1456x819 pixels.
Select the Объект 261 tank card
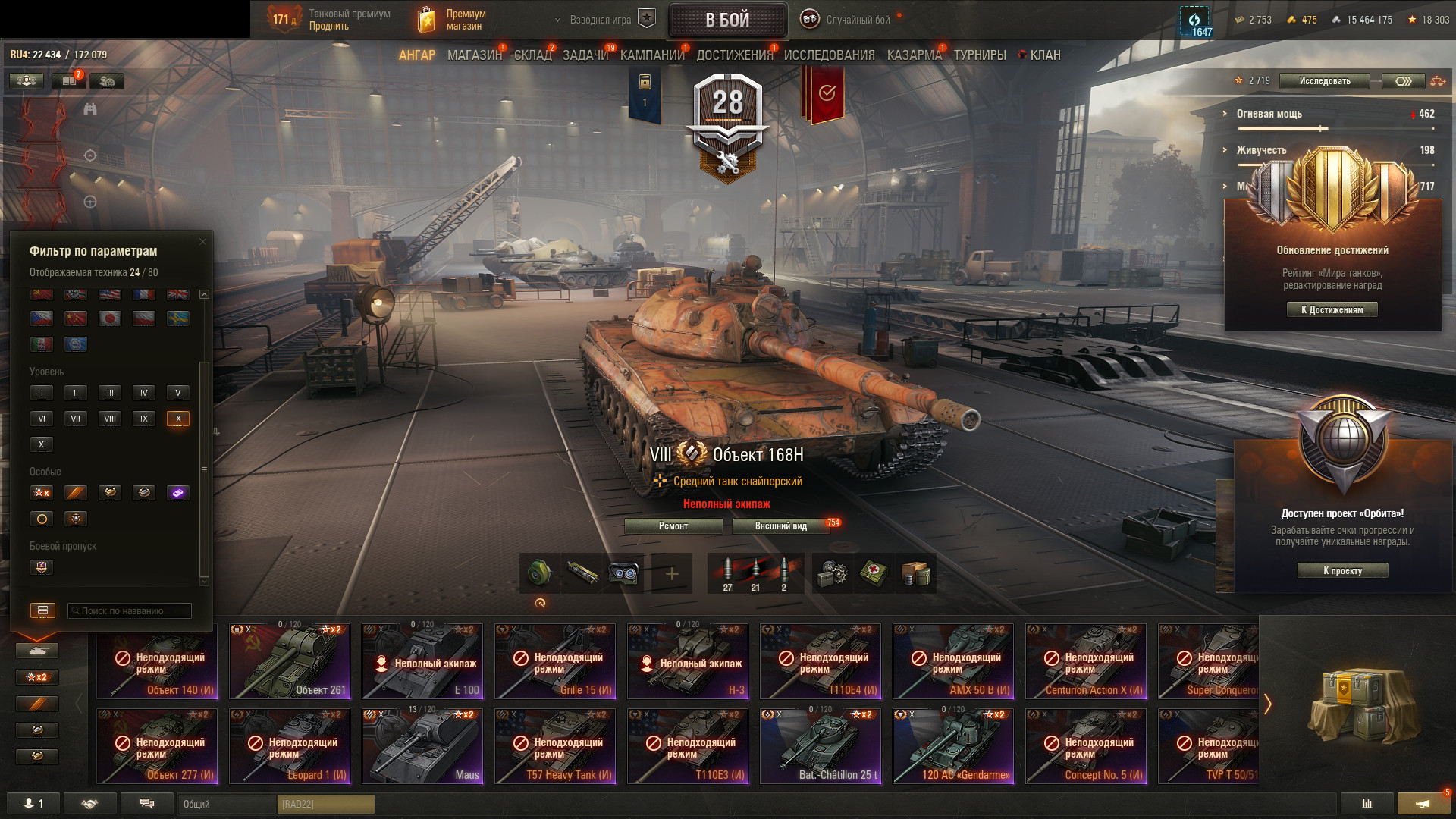point(290,661)
